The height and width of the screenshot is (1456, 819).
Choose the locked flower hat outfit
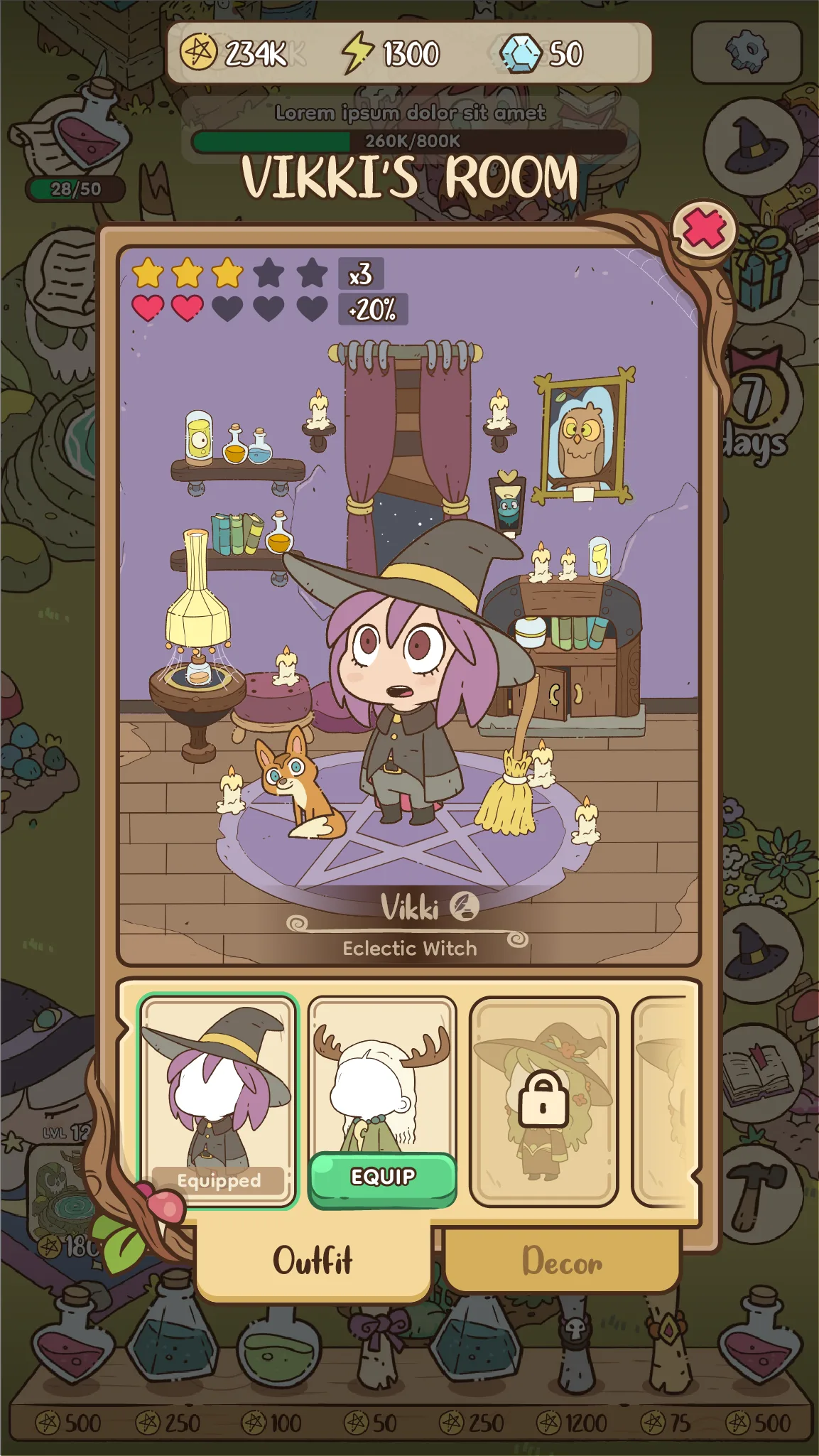543,1100
